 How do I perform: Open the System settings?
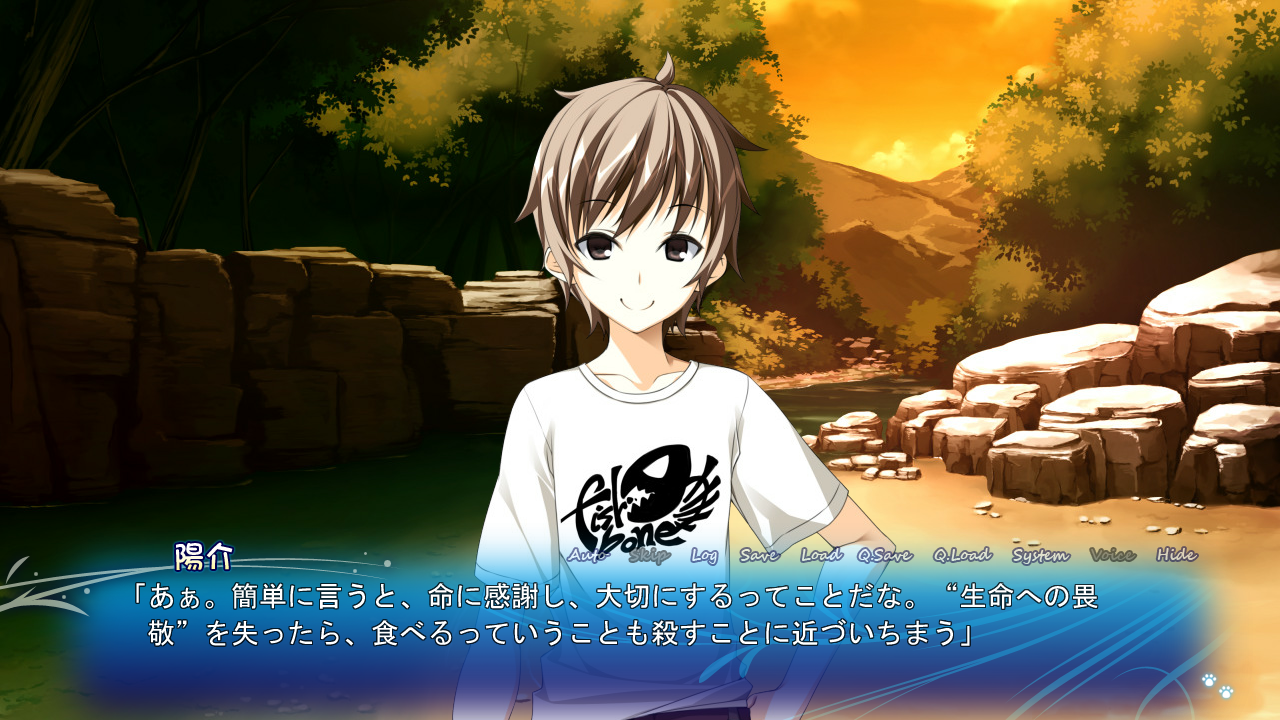1040,555
